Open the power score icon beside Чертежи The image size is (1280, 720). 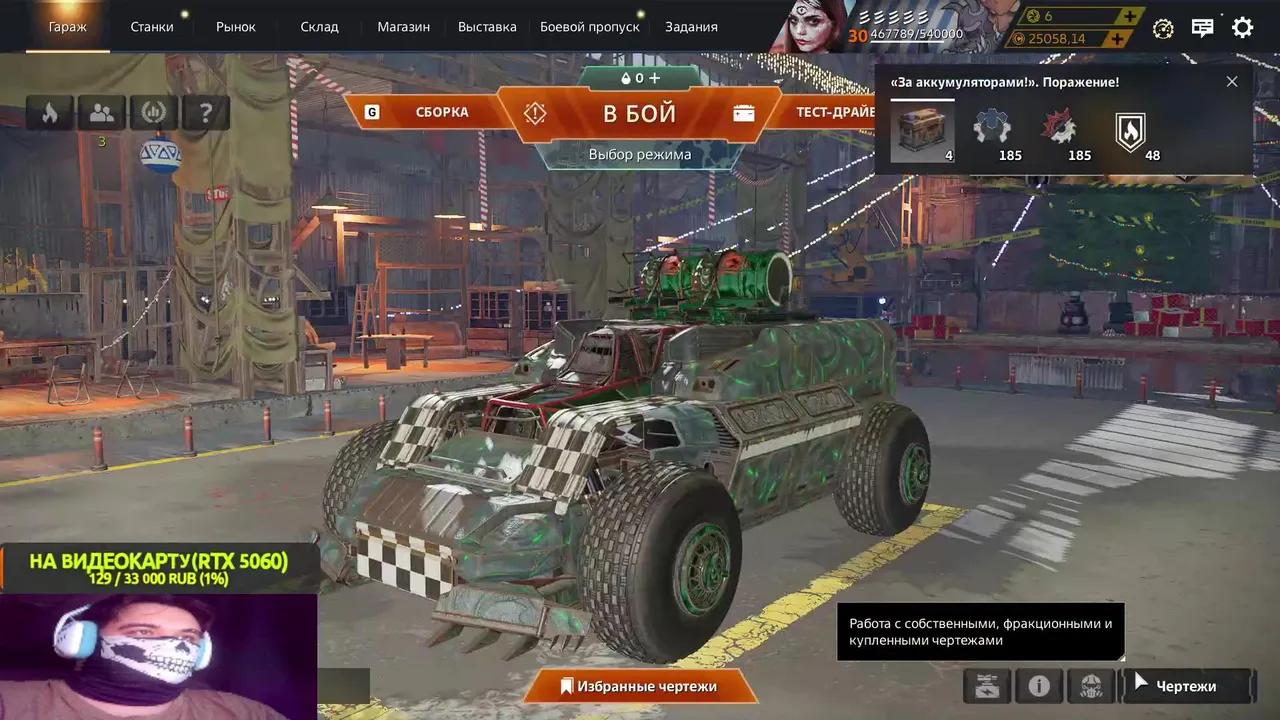click(x=986, y=686)
